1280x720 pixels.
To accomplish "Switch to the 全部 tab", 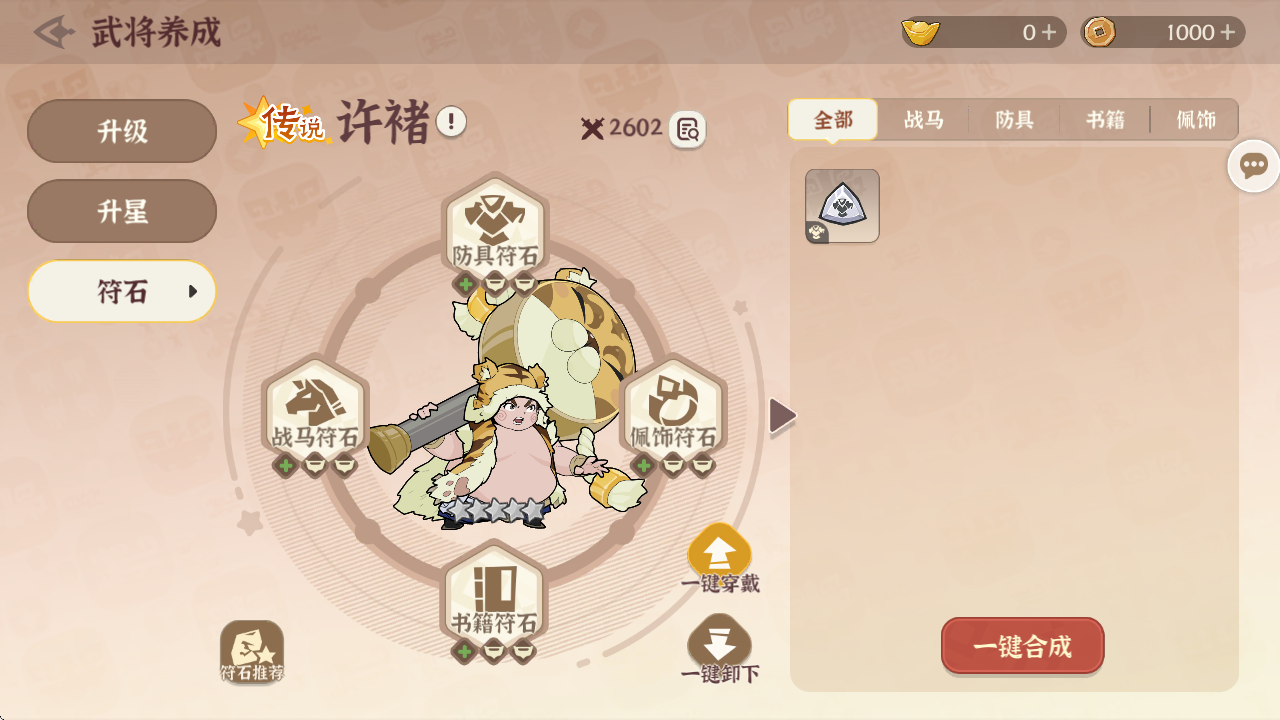I will click(x=833, y=120).
